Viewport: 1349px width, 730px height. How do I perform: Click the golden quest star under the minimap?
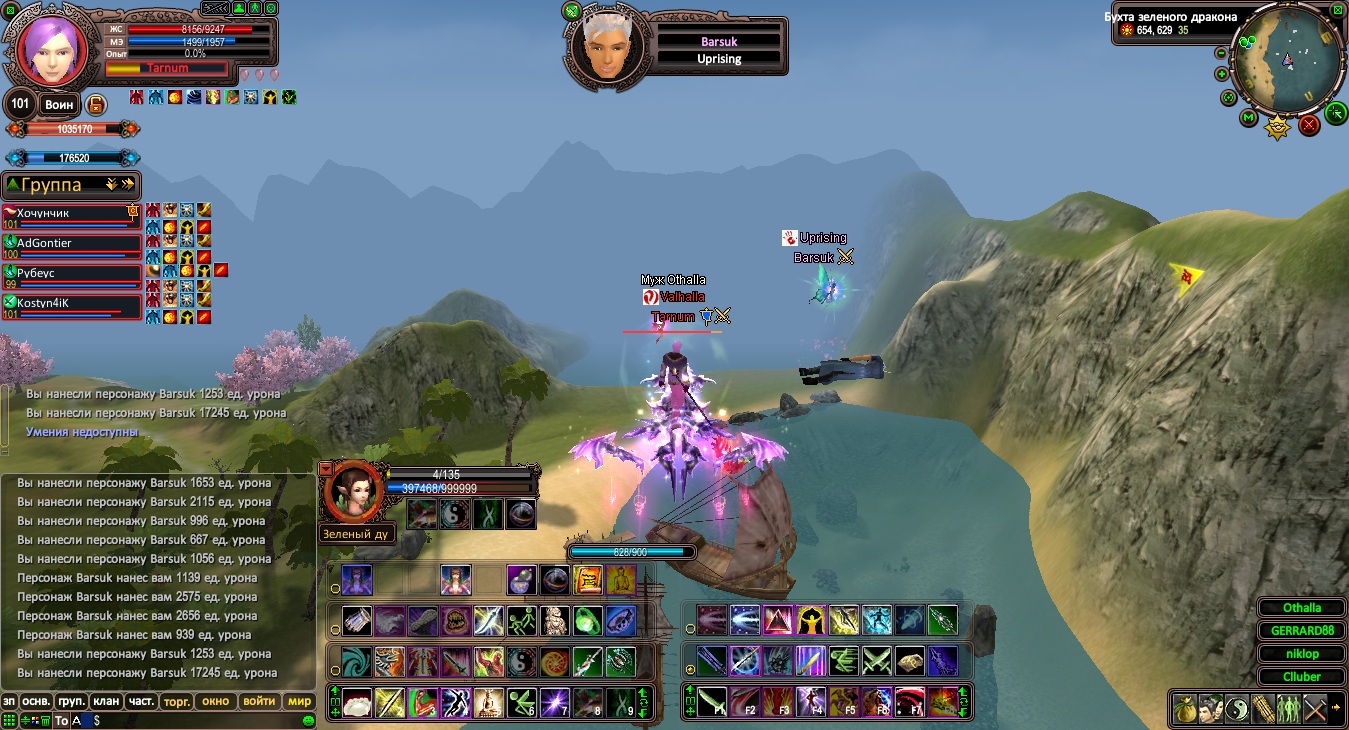(x=1277, y=126)
